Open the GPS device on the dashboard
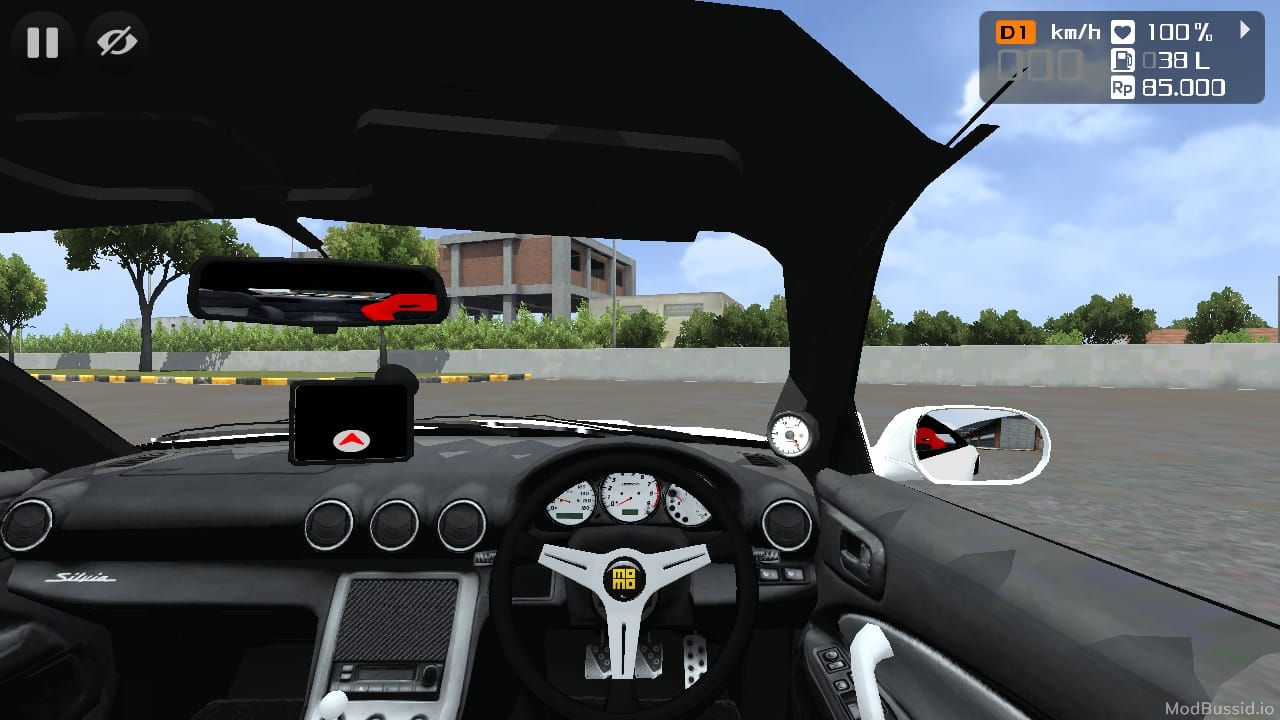 (x=353, y=422)
